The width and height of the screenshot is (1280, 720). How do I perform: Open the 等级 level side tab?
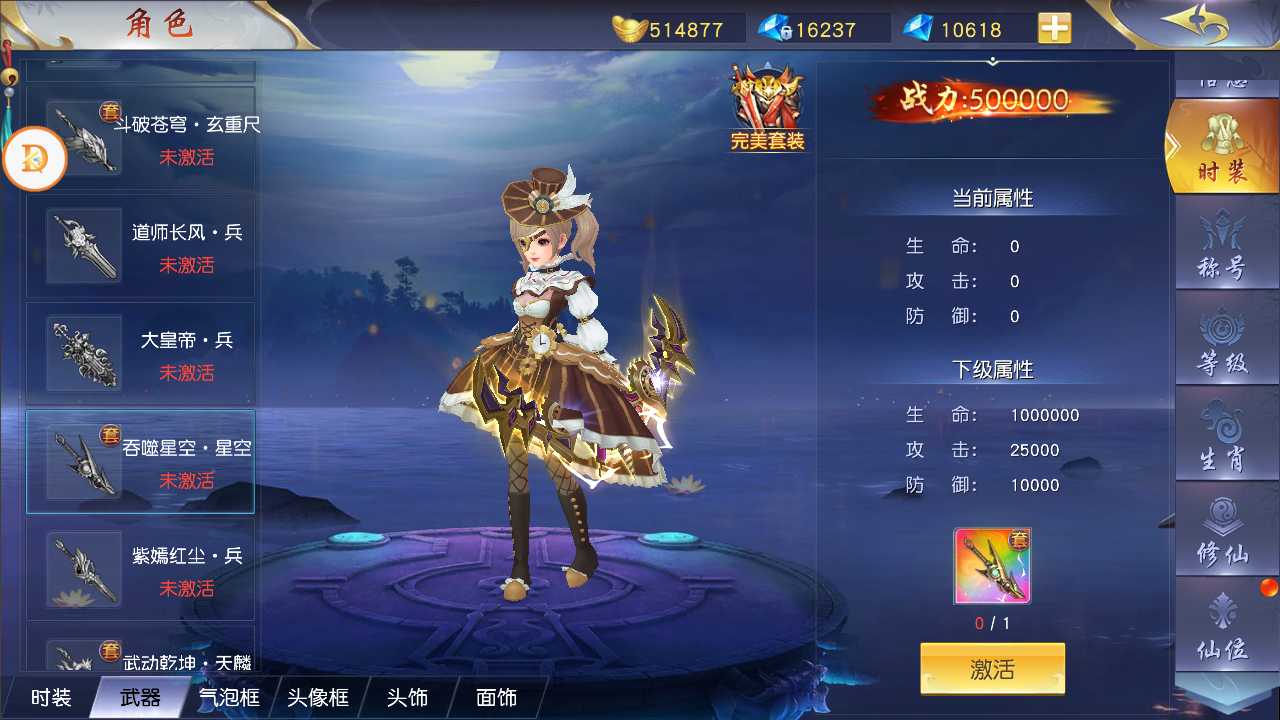coord(1222,340)
